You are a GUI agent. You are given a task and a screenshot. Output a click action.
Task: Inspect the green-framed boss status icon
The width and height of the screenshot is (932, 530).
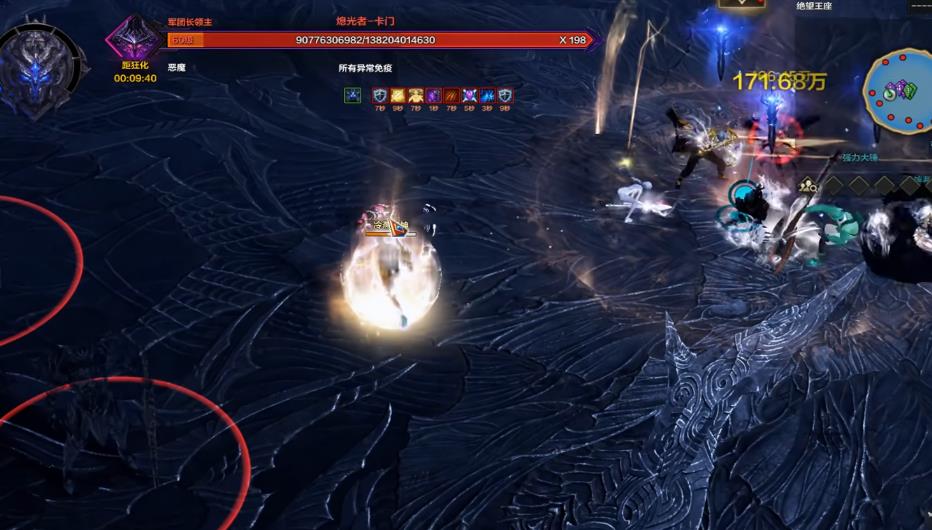[x=352, y=96]
